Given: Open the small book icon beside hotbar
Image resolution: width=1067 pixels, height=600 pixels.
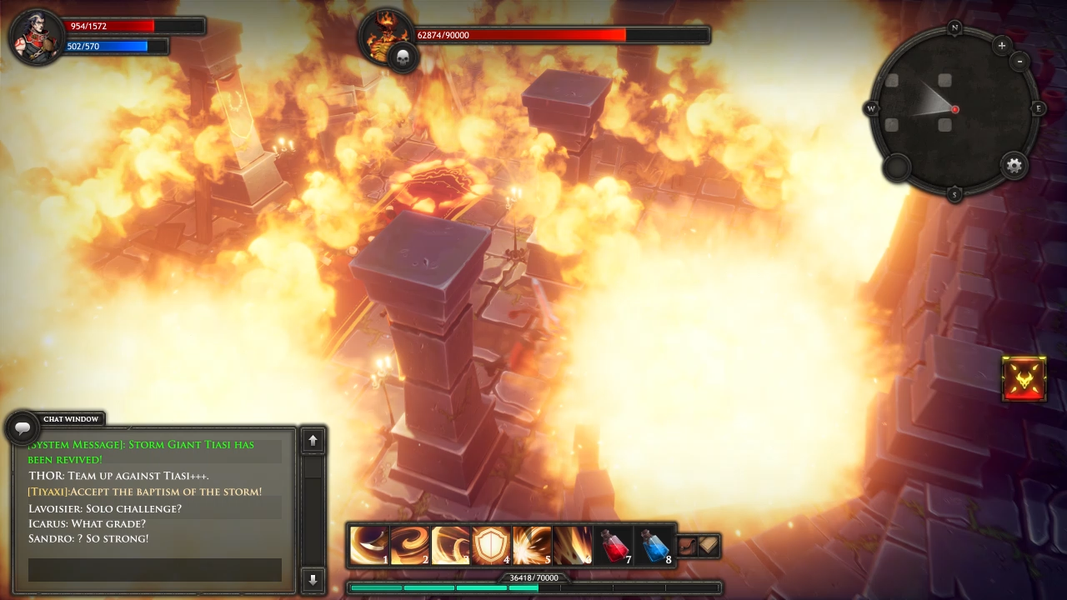Looking at the screenshot, I should point(708,545).
